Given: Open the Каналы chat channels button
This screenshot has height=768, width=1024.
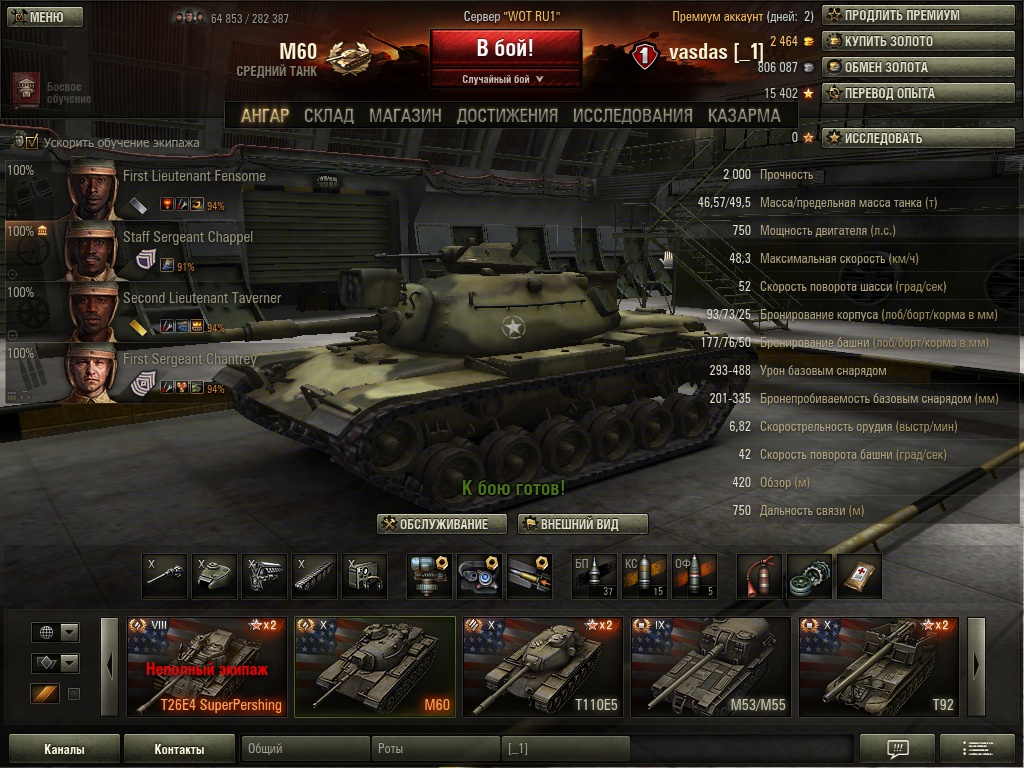Looking at the screenshot, I should [64, 749].
